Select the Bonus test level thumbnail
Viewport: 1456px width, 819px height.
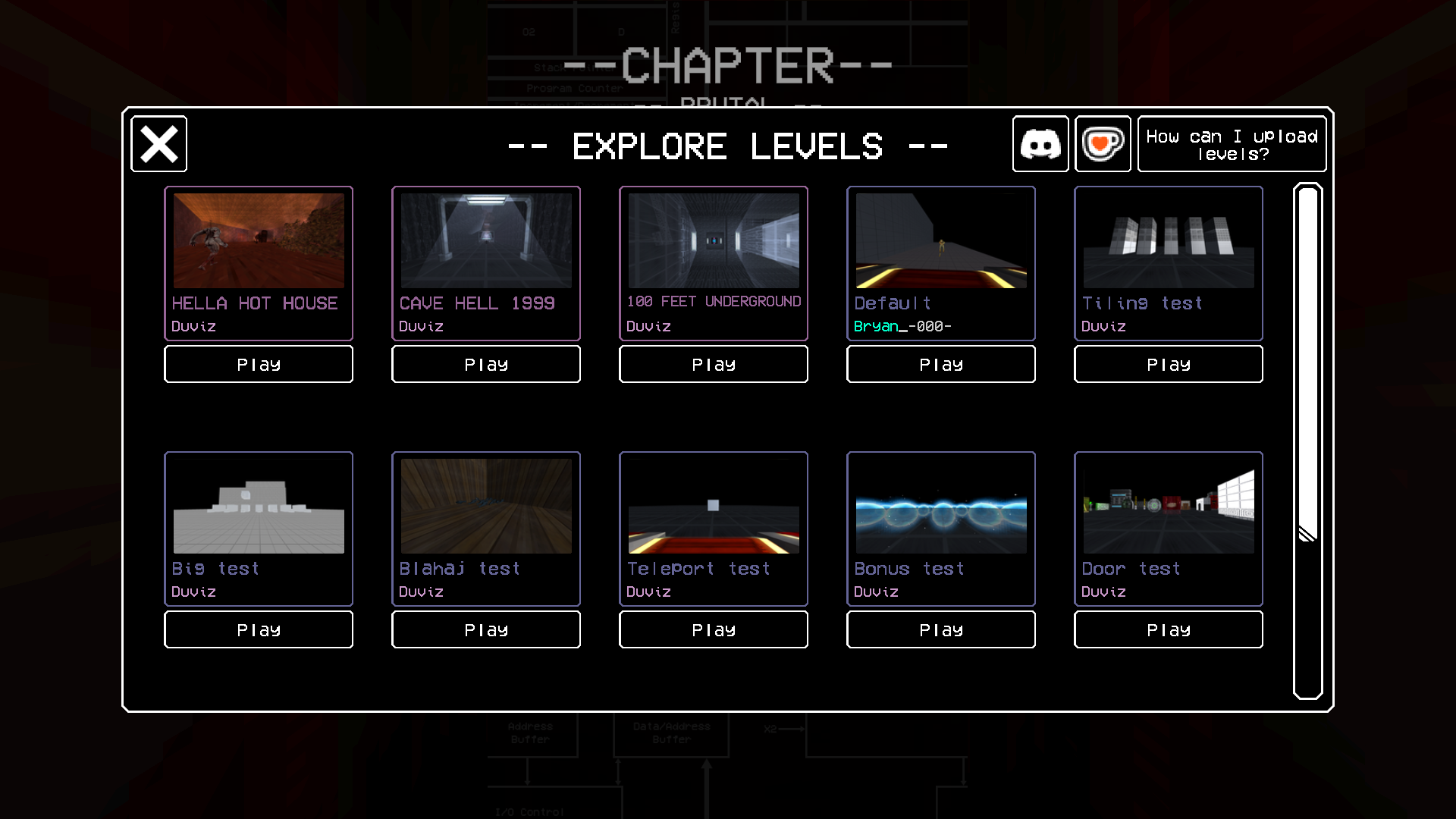coord(940,507)
